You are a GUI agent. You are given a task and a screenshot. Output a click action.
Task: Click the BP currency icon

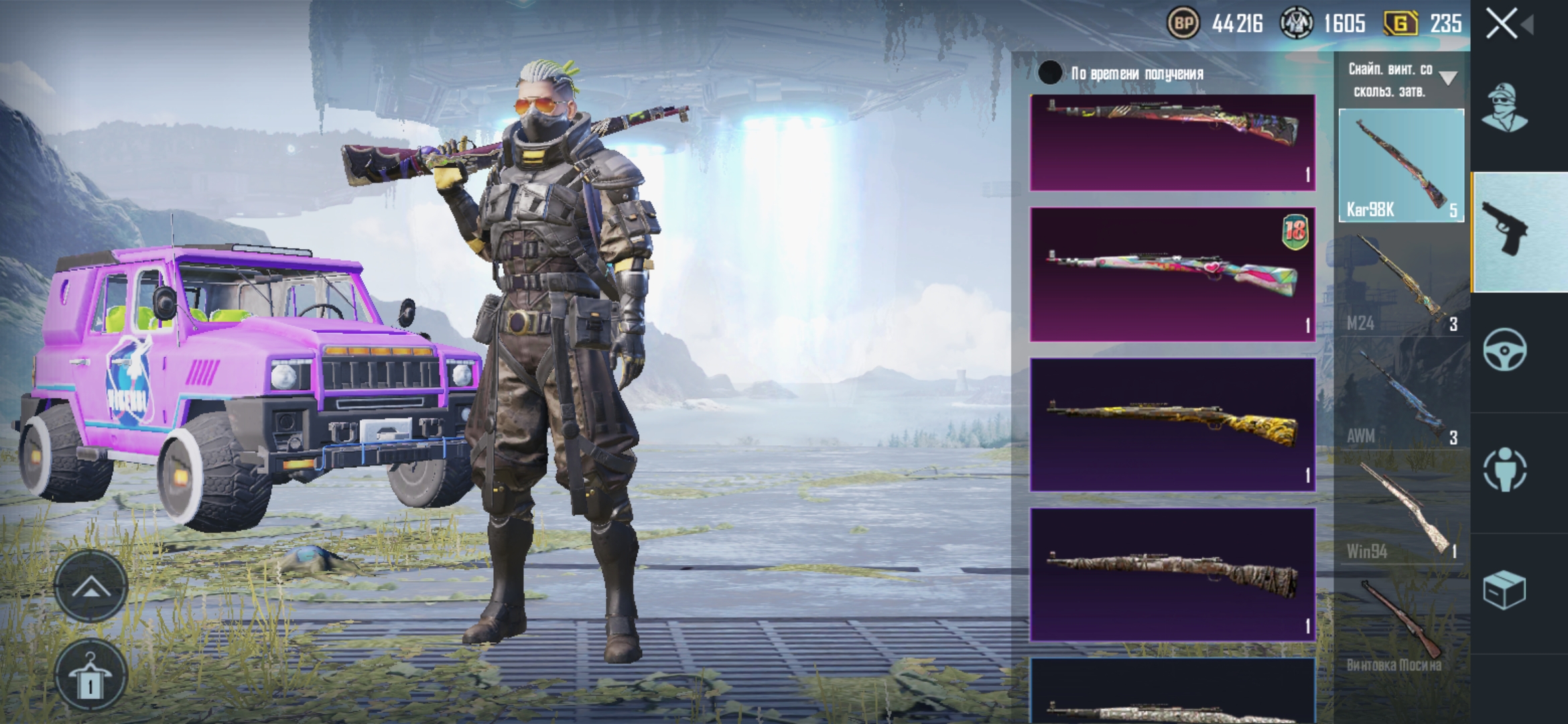[1183, 24]
